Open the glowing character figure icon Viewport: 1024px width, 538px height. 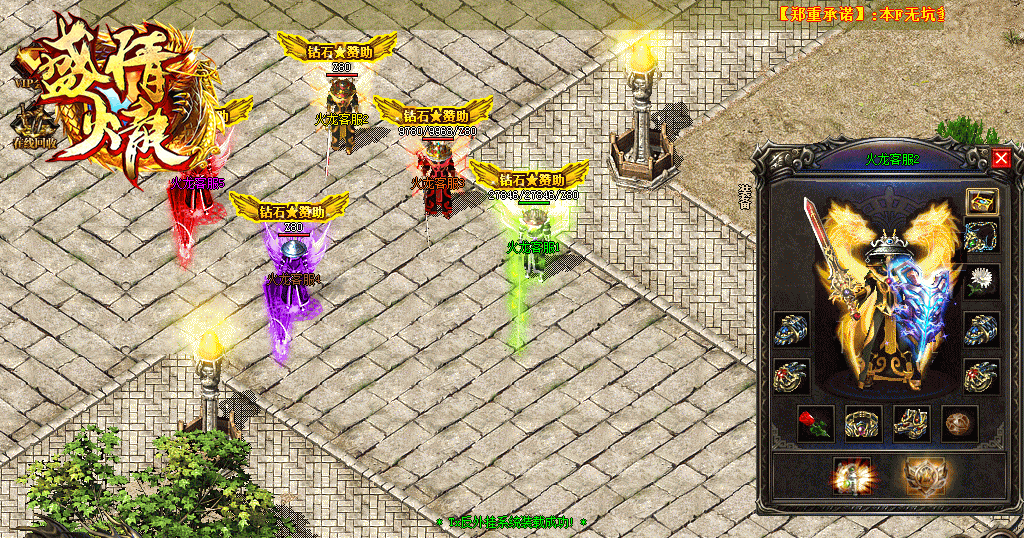tap(852, 475)
